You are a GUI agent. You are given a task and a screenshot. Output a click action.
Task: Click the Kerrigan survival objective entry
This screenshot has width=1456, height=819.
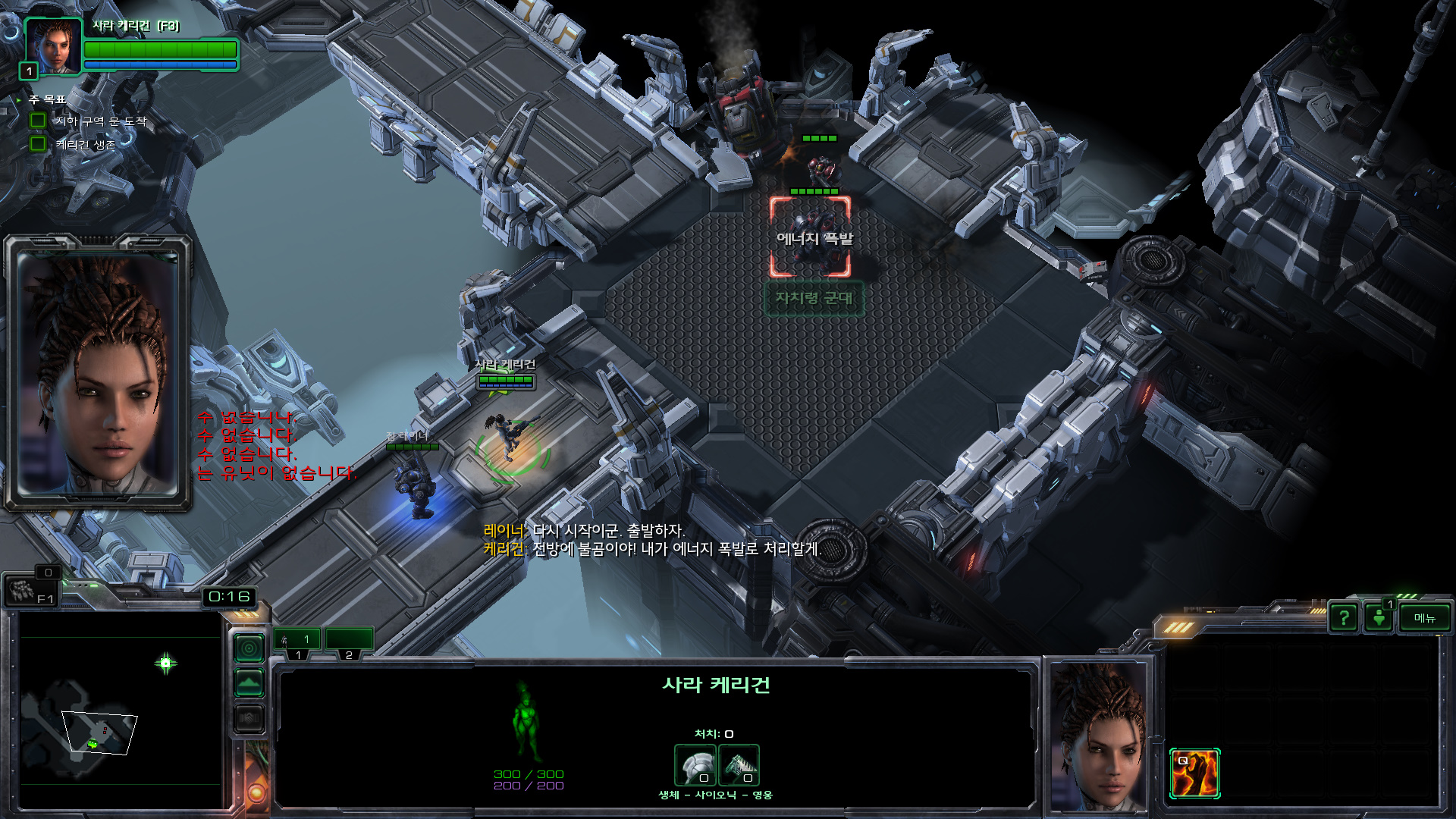click(85, 144)
